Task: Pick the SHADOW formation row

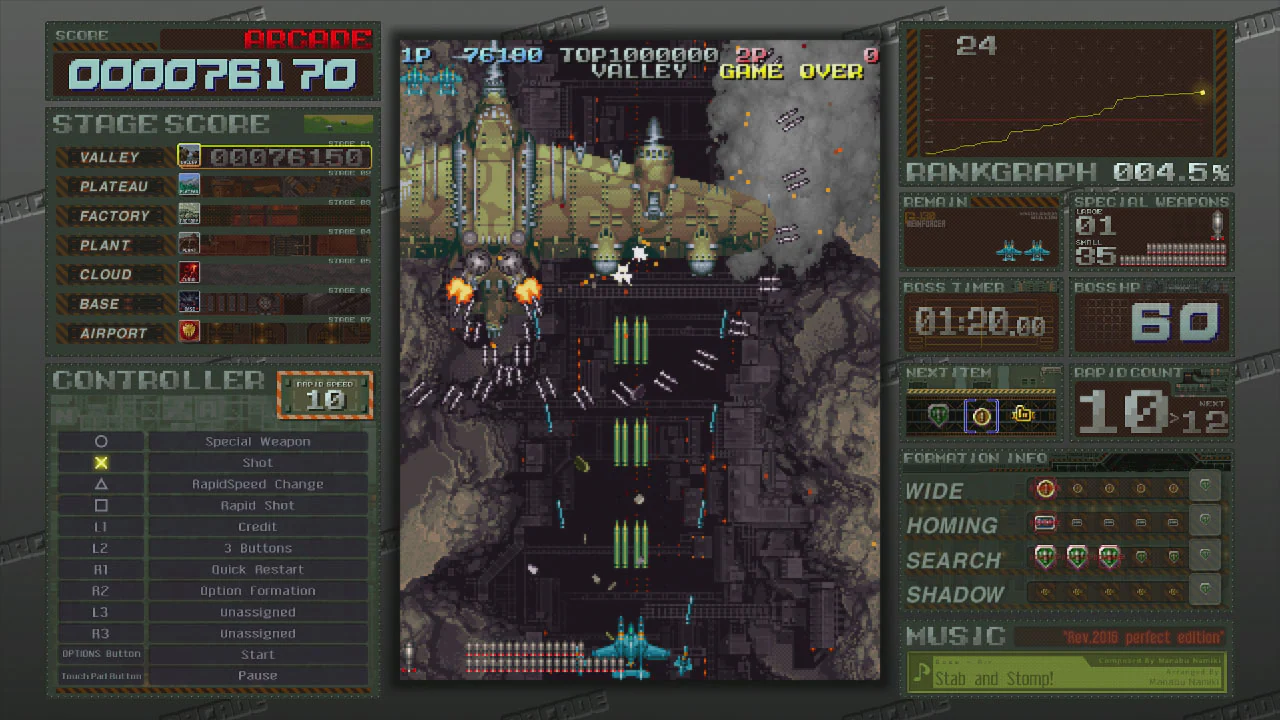Action: tap(1064, 593)
